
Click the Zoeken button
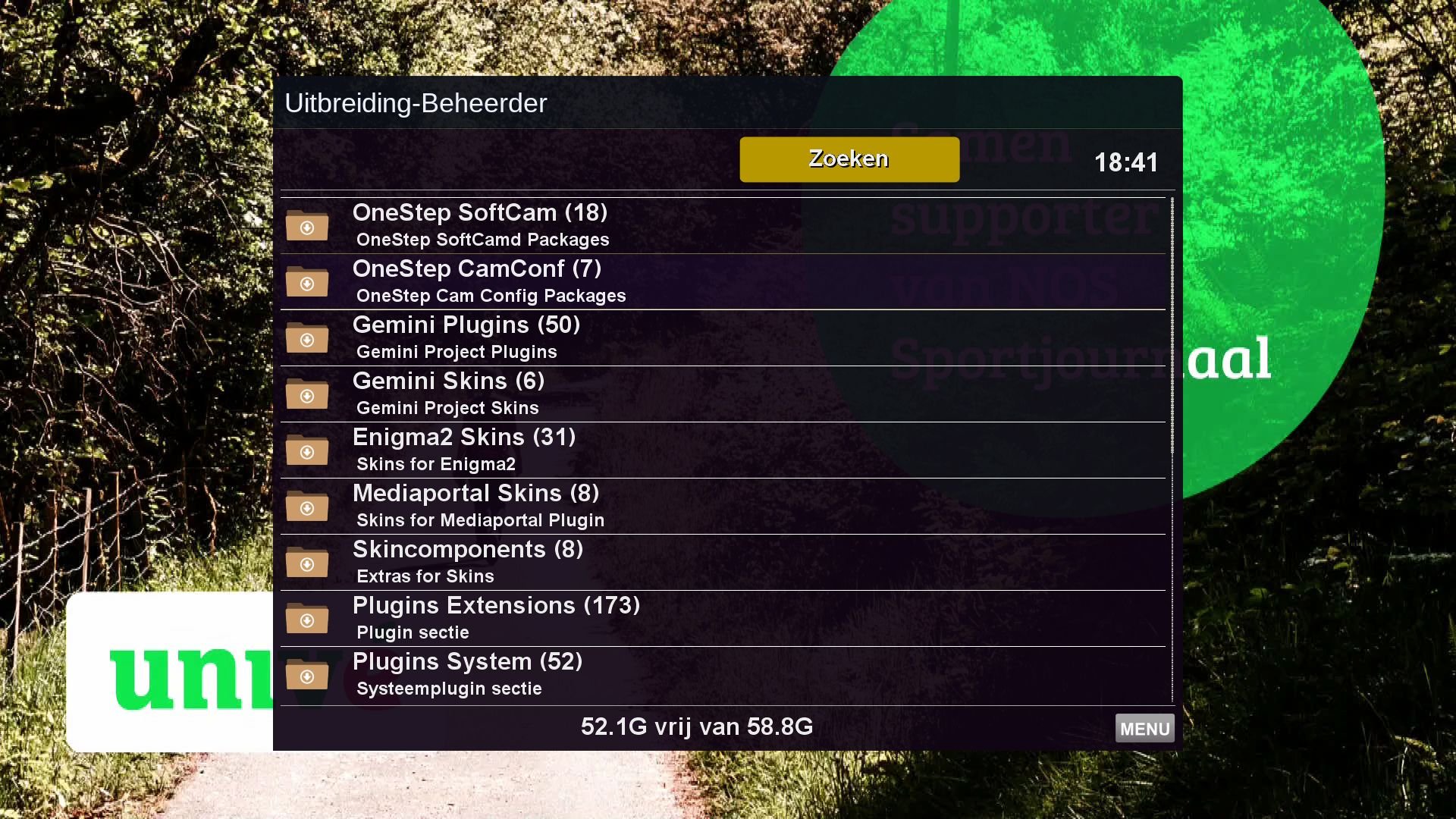click(x=849, y=158)
